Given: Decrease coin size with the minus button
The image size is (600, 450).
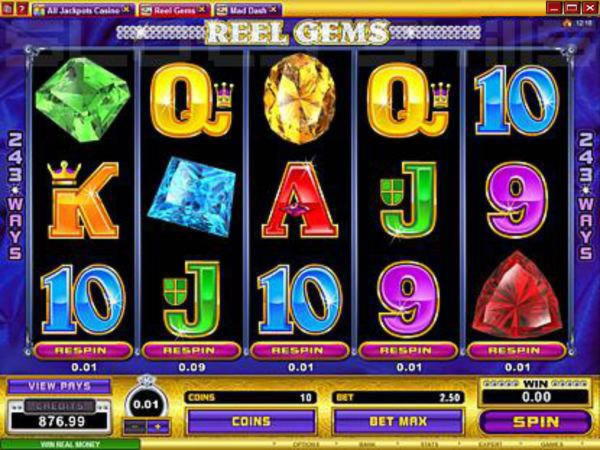Looking at the screenshot, I should pos(134,427).
